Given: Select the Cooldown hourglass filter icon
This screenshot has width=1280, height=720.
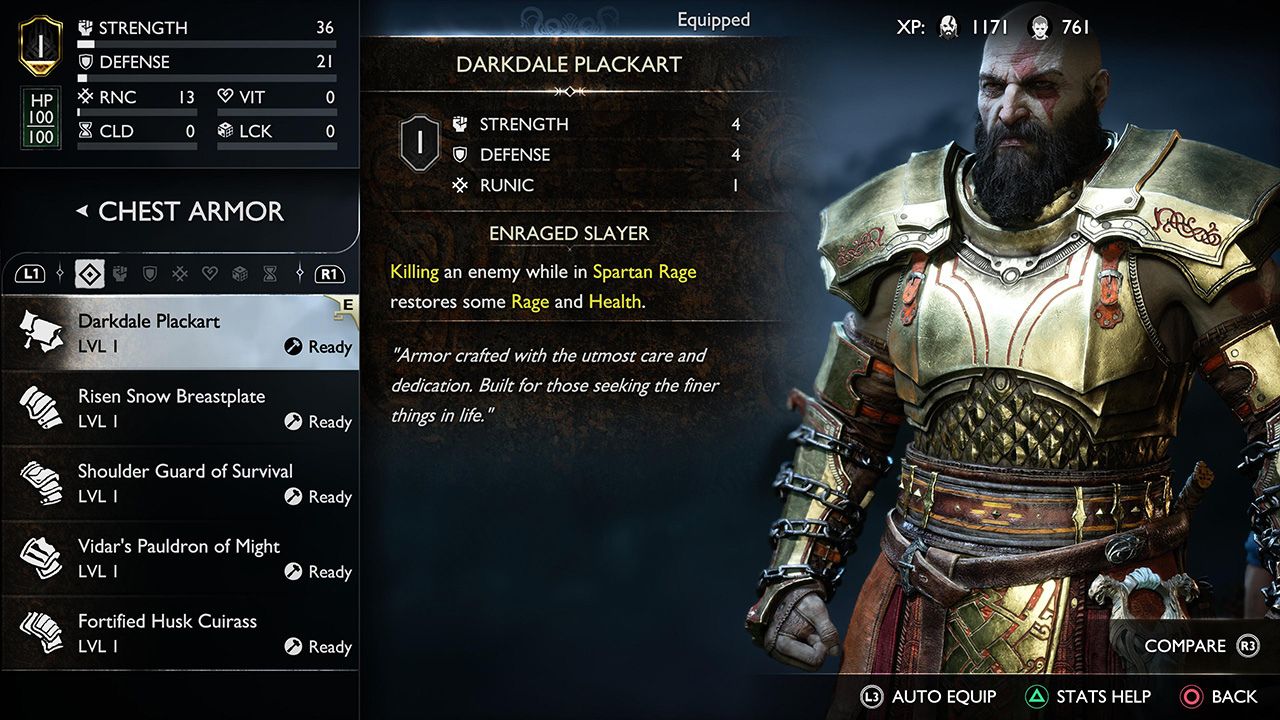Looking at the screenshot, I should click(270, 275).
